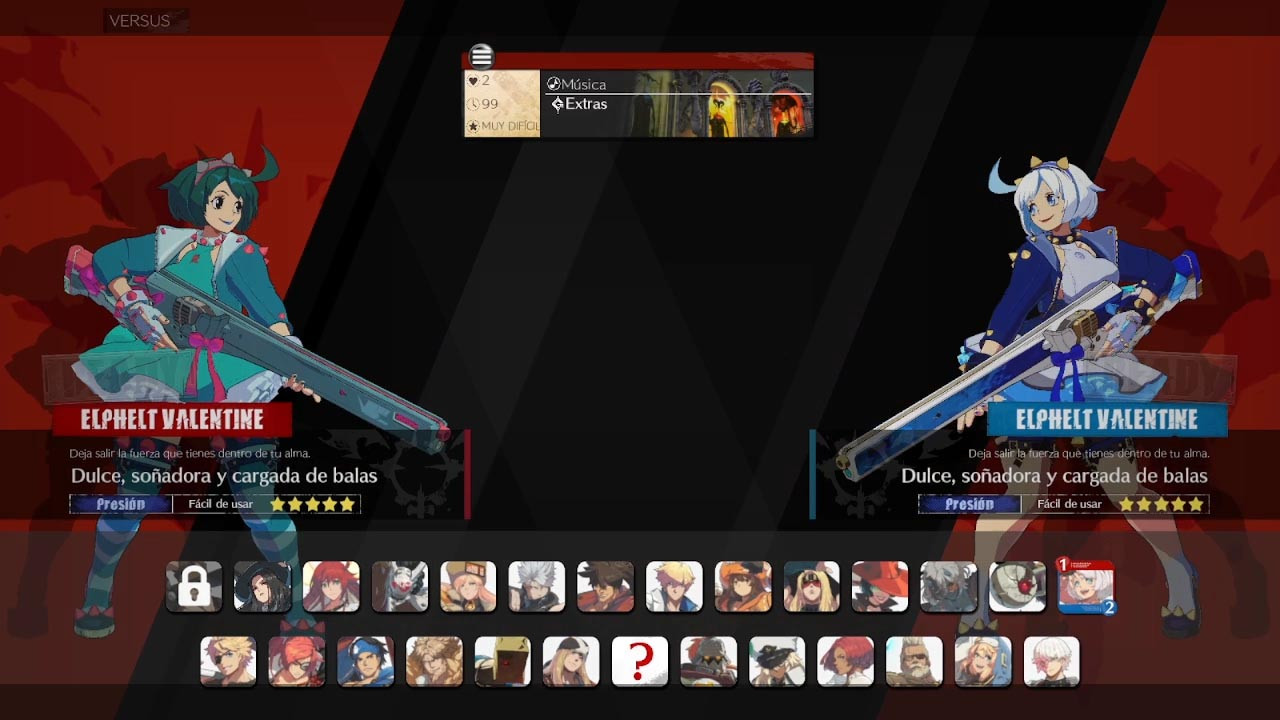This screenshot has width=1280, height=720.
Task: Select Chipp Zanuff's white-haired portrait
Action: (536, 587)
